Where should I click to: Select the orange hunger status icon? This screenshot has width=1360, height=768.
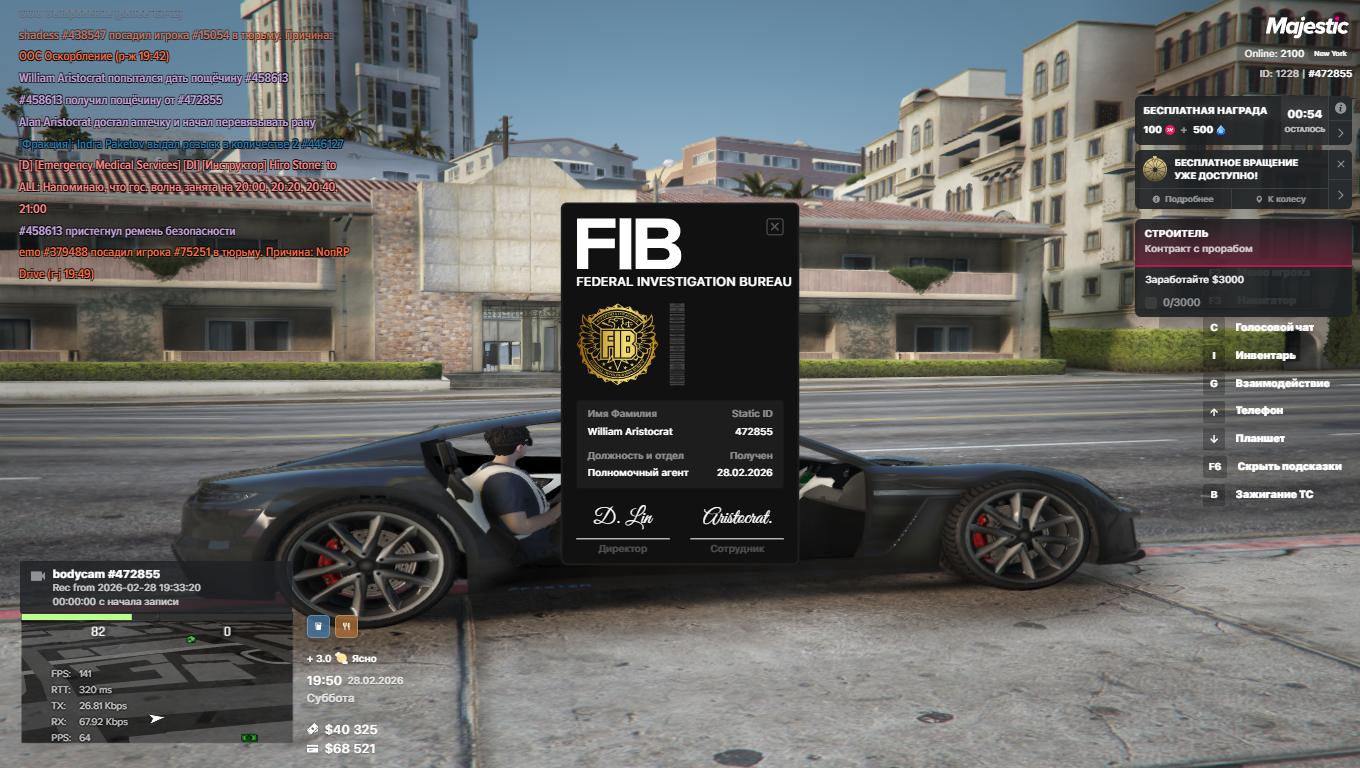pos(346,626)
